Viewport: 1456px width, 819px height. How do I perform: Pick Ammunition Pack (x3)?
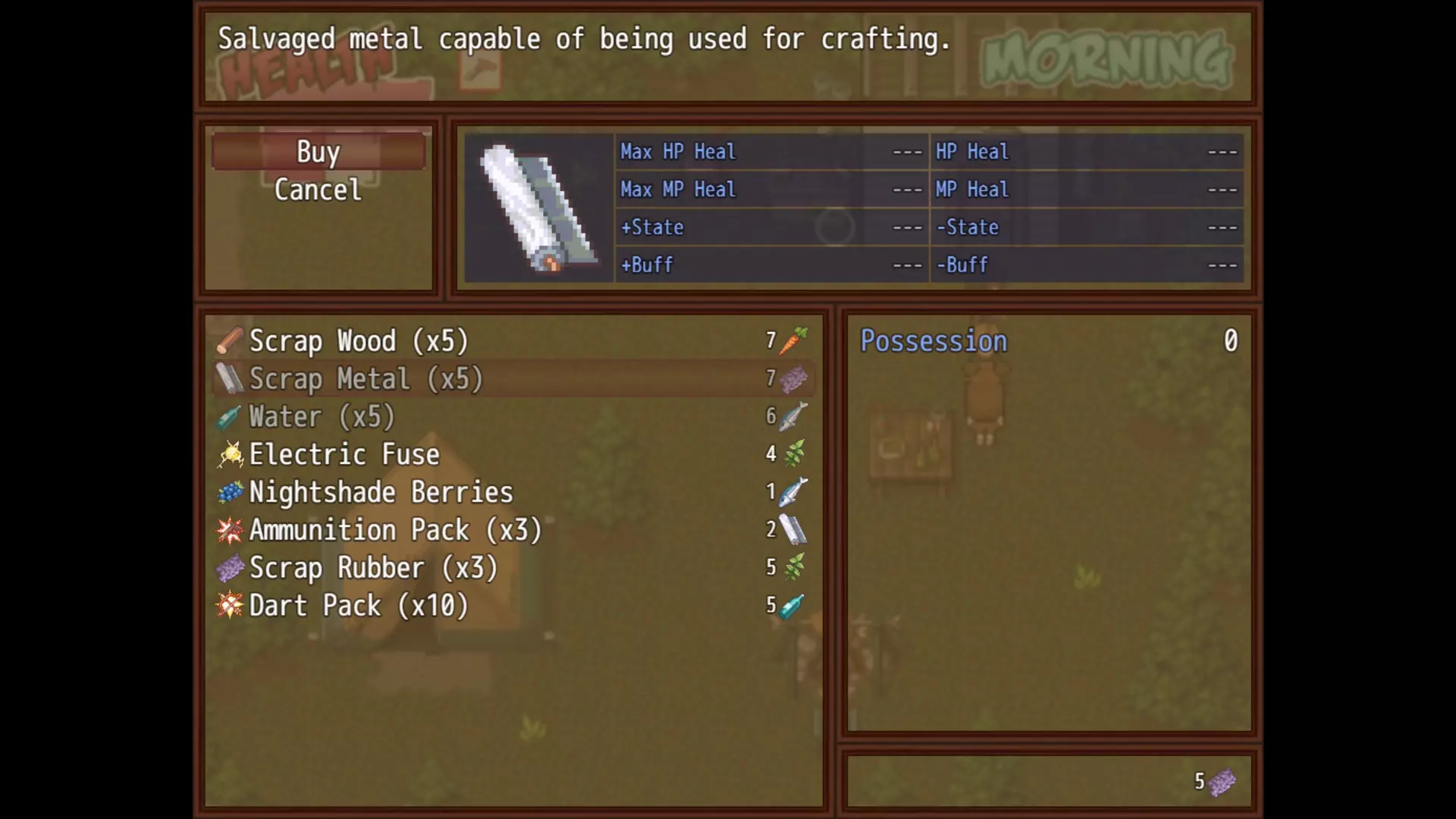395,530
